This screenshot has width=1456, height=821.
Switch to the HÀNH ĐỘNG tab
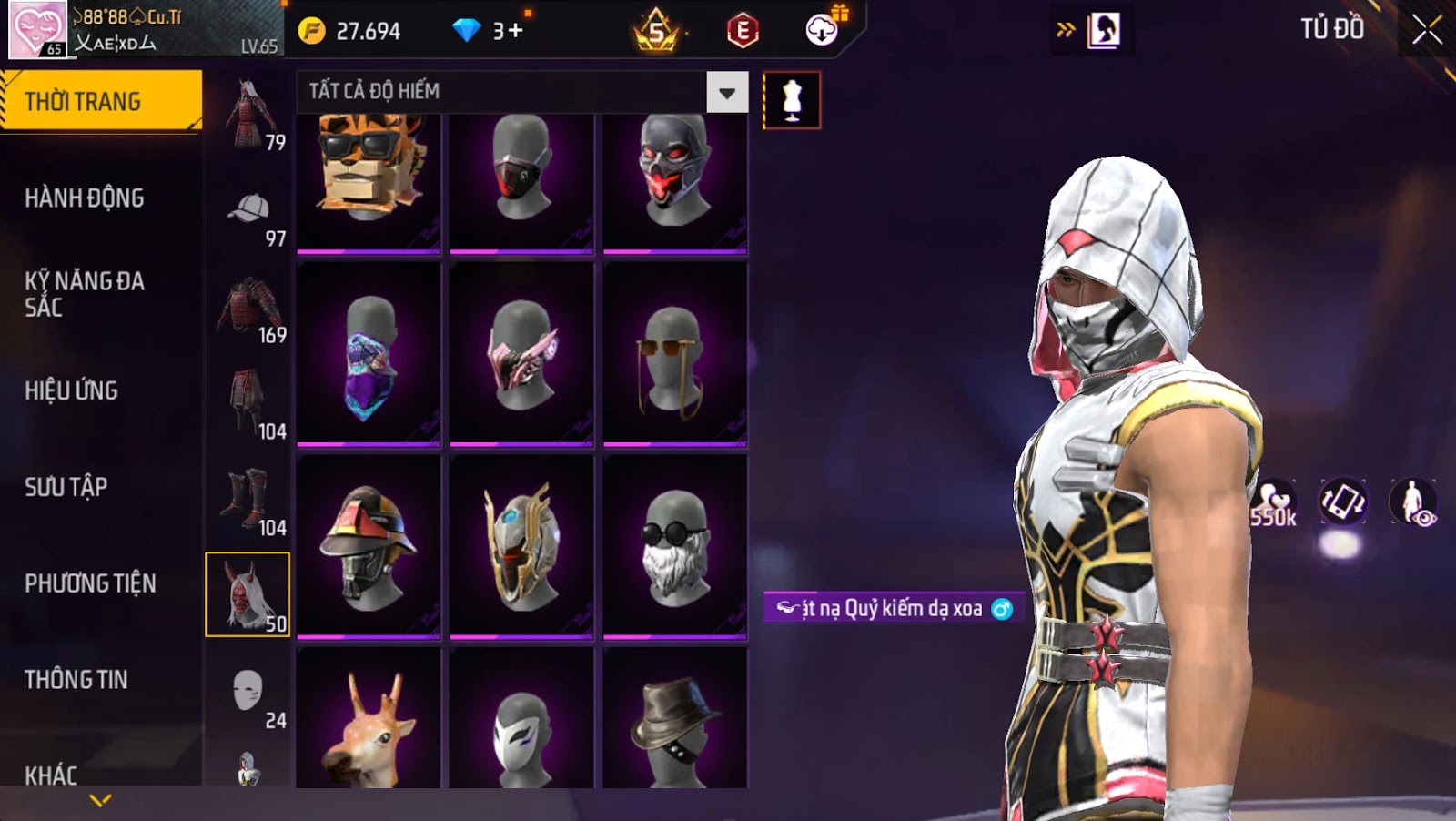85,198
